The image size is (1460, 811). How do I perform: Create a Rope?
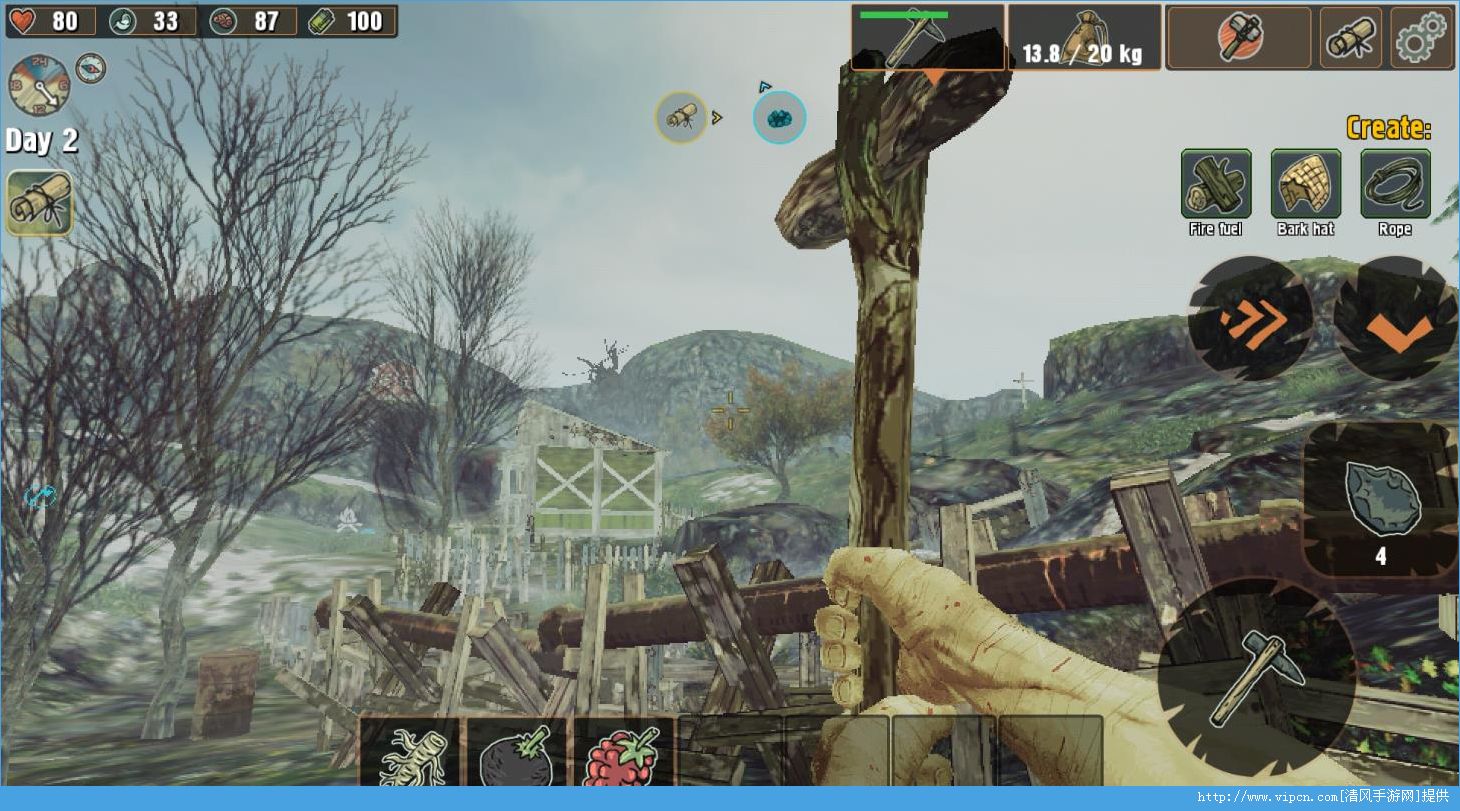pyautogui.click(x=1395, y=185)
